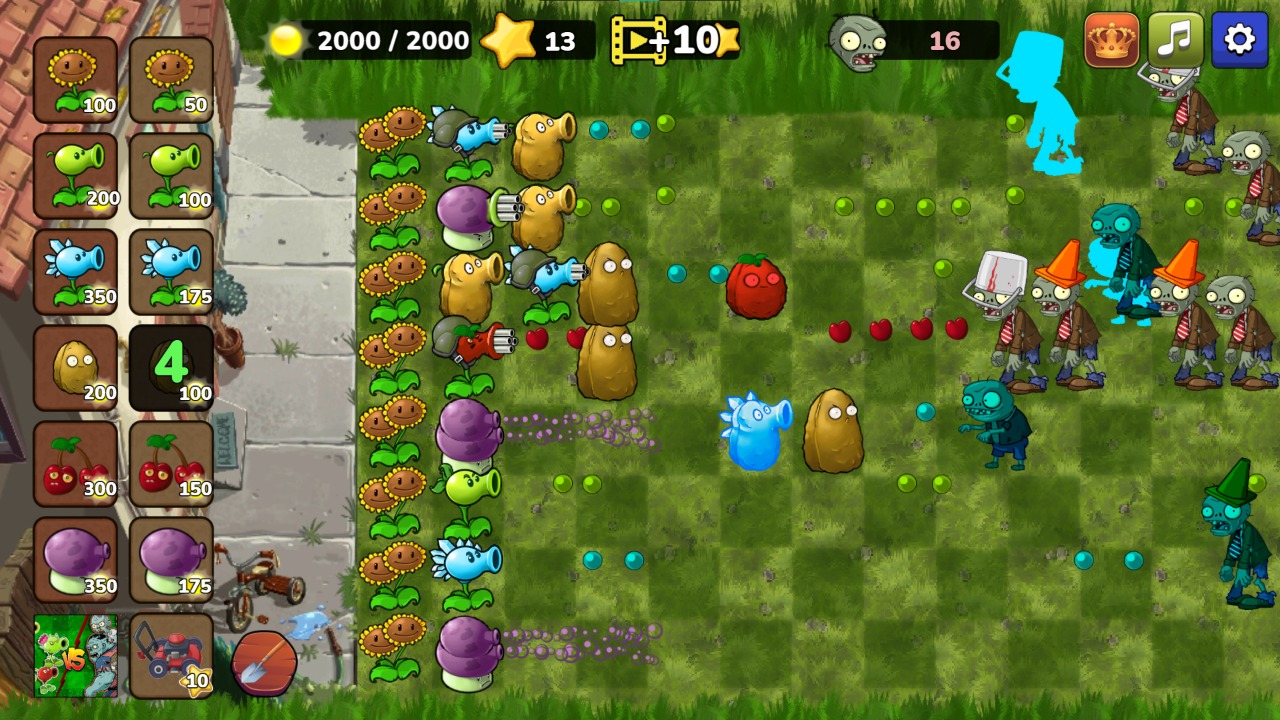Click the 2000/2000 sun currency display
This screenshot has width=1280, height=720.
(370, 40)
